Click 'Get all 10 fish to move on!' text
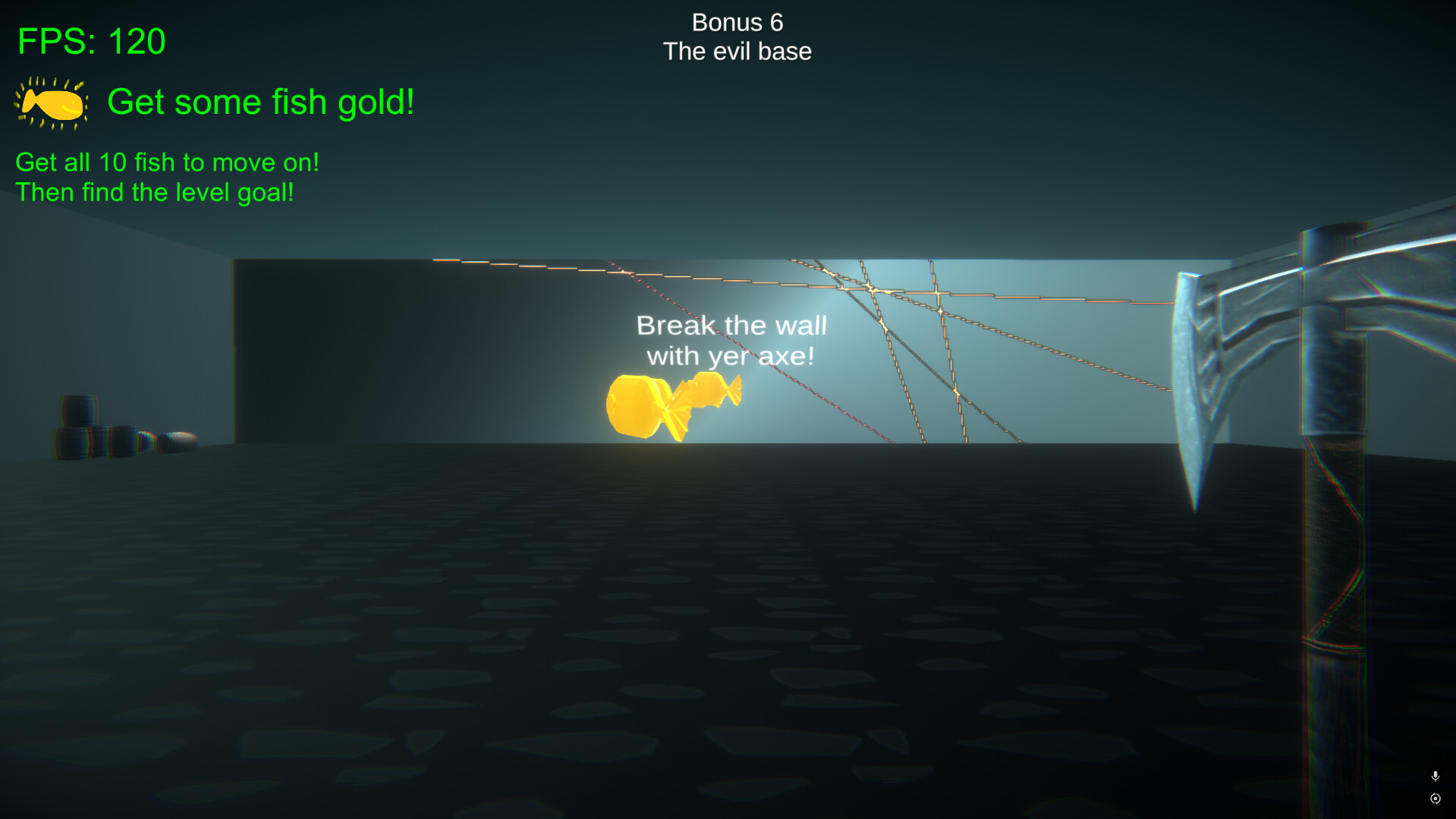Screen dimensions: 1456x819 (167, 162)
